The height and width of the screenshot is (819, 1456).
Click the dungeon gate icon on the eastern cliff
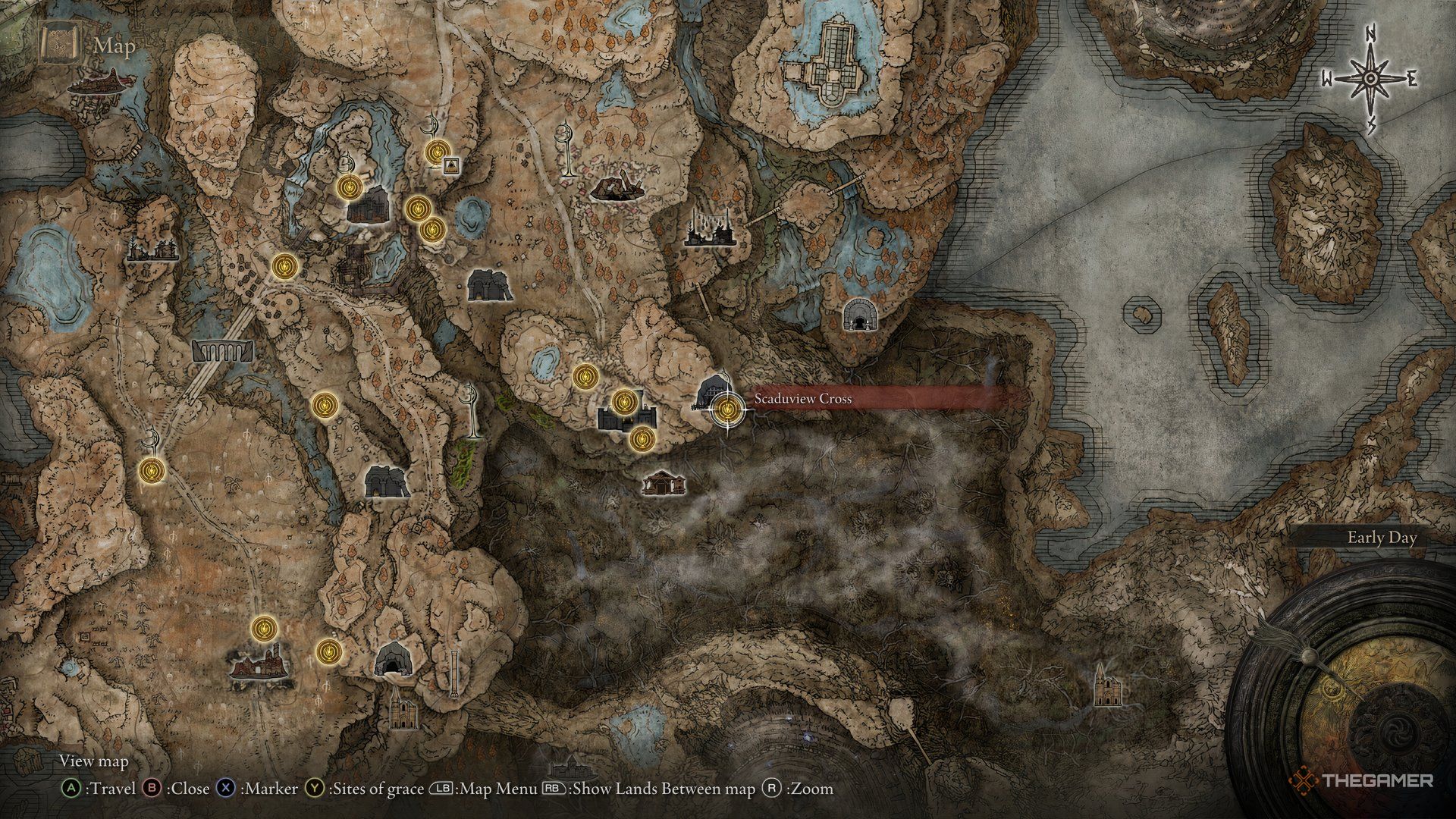[x=861, y=316]
